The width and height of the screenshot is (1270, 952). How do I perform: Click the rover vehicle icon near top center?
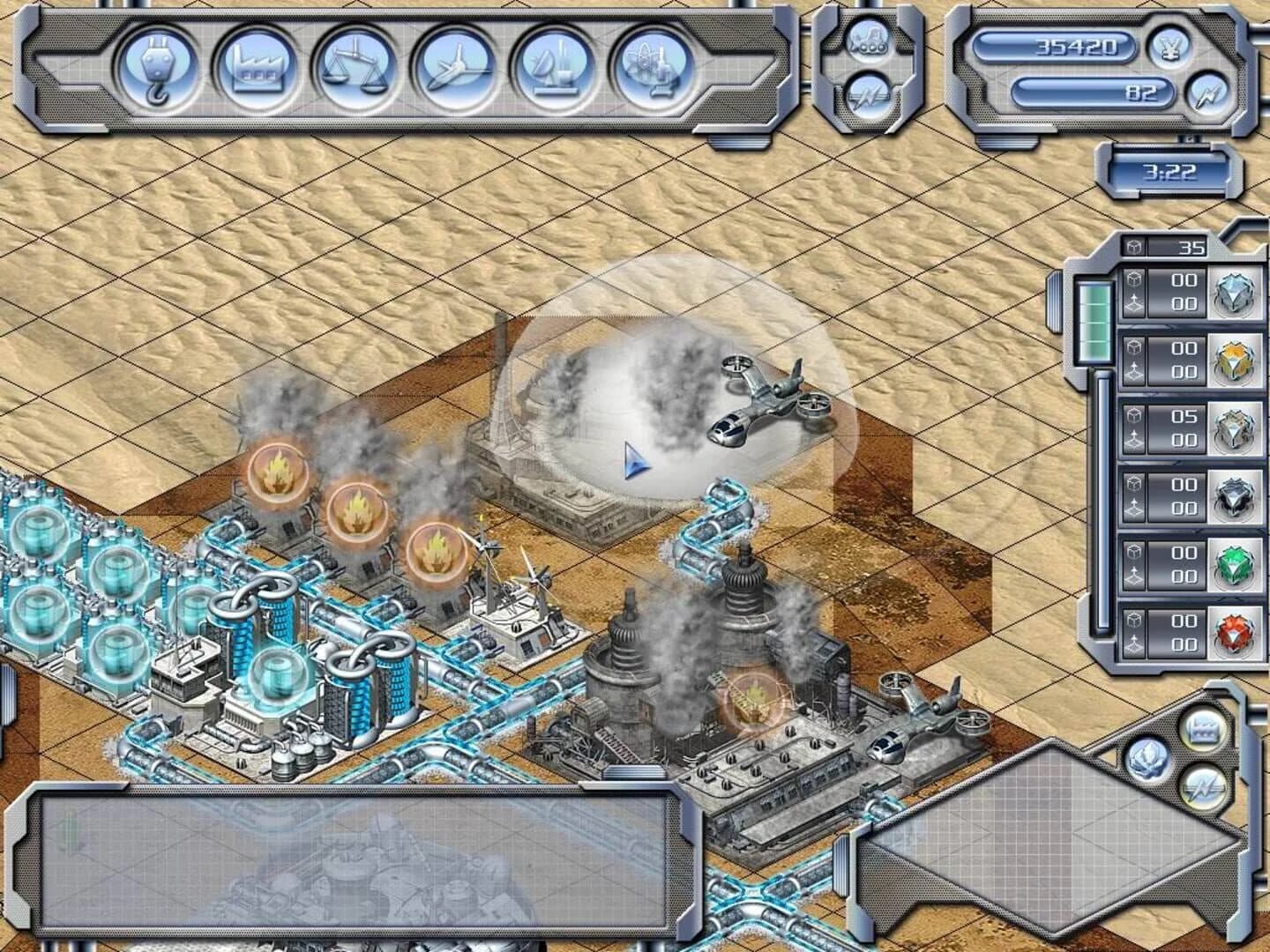(x=871, y=41)
